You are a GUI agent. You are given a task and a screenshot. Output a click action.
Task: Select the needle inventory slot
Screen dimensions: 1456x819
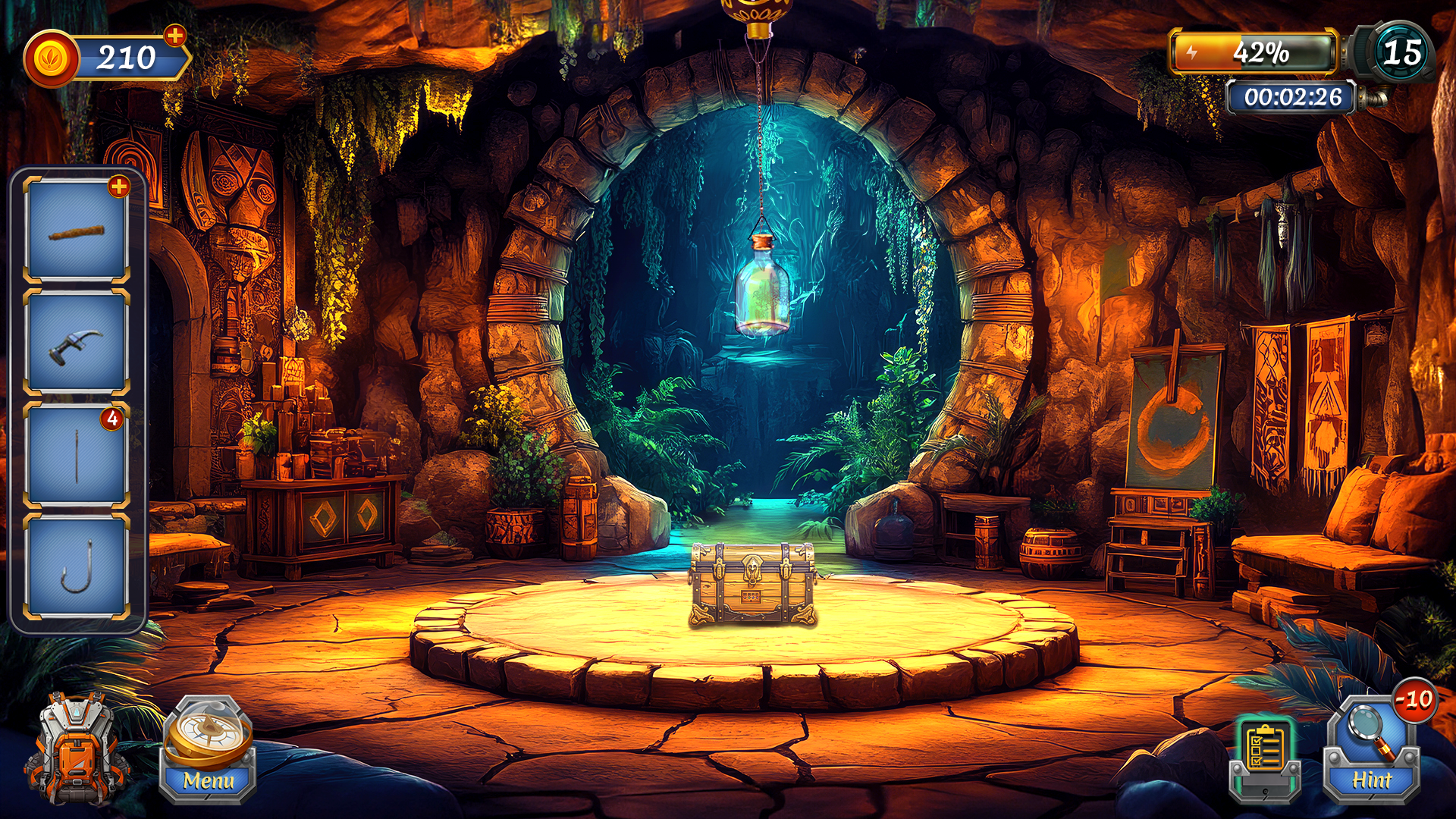tap(77, 456)
